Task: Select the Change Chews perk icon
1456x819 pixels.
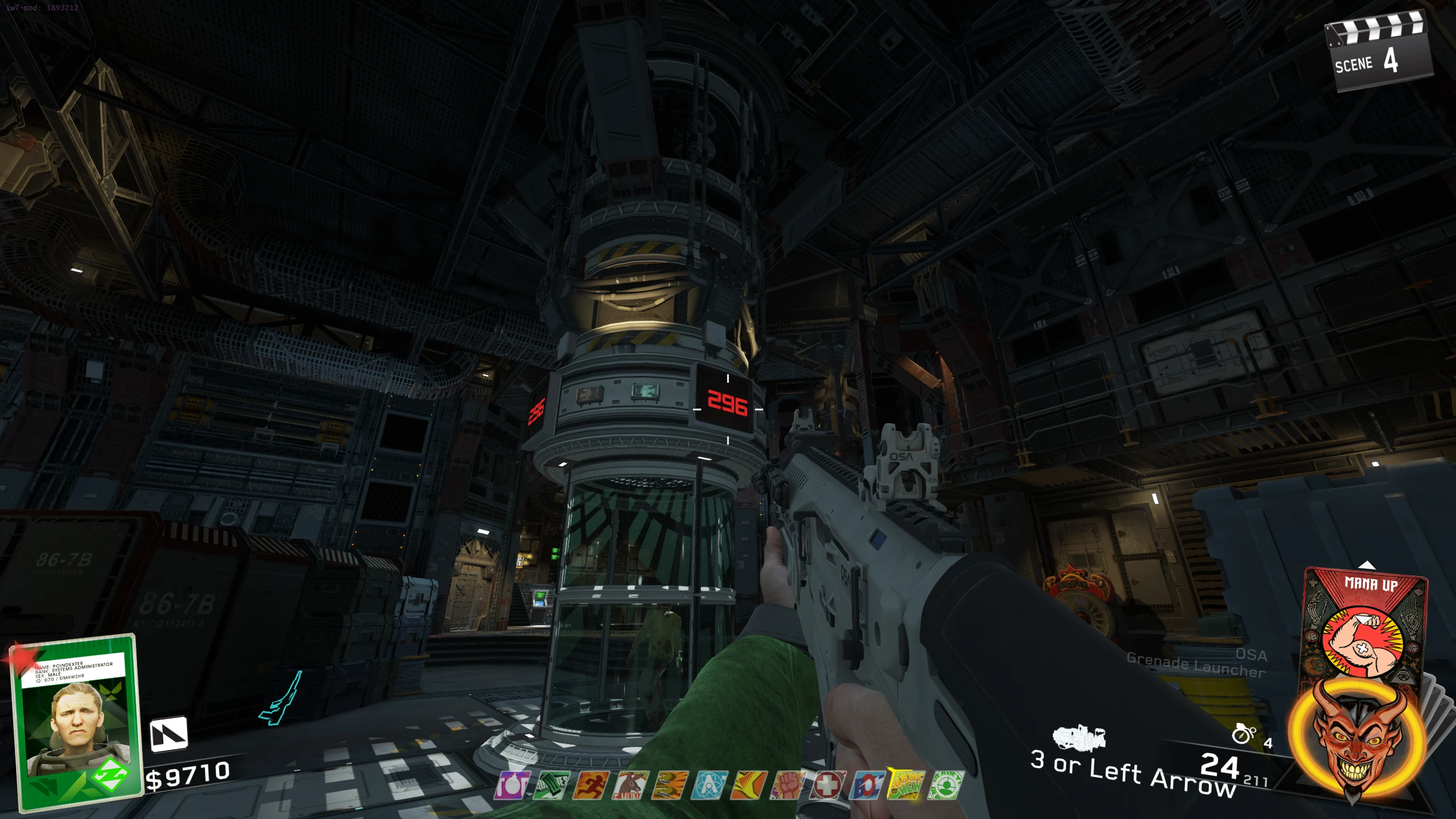Action: 905,785
